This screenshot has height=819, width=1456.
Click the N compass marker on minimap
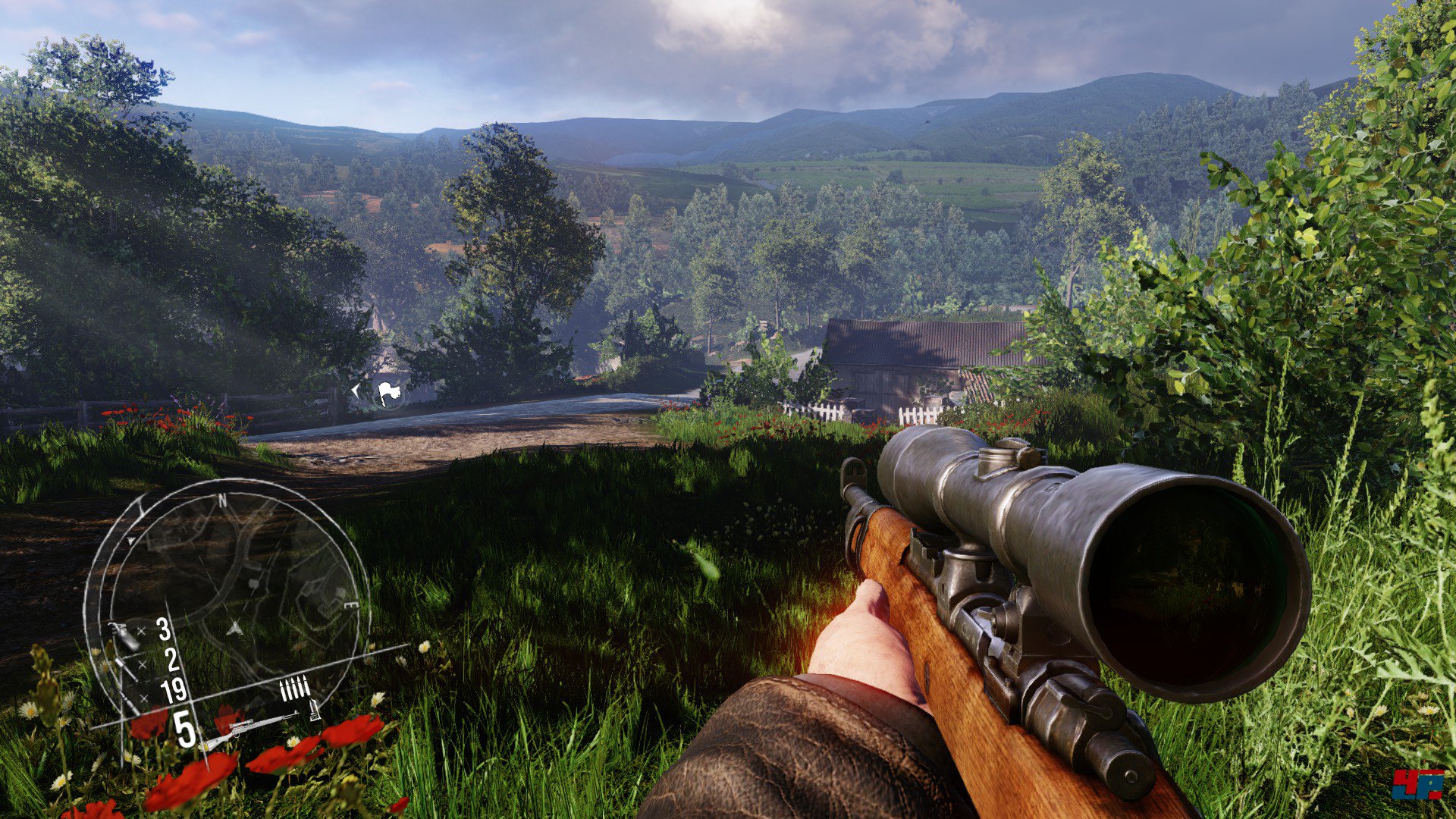[223, 500]
